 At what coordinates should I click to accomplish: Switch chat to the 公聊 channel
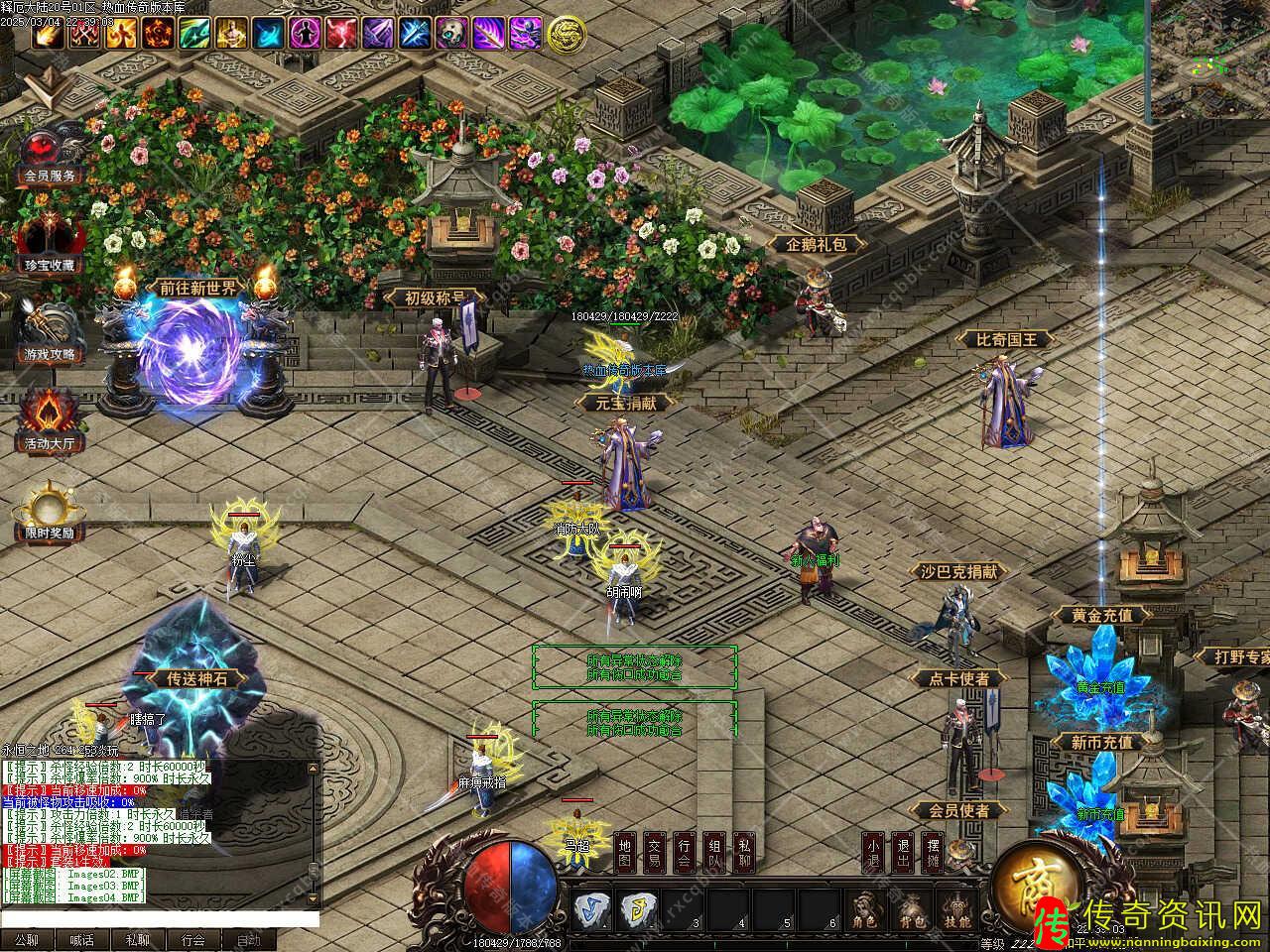coord(27,940)
